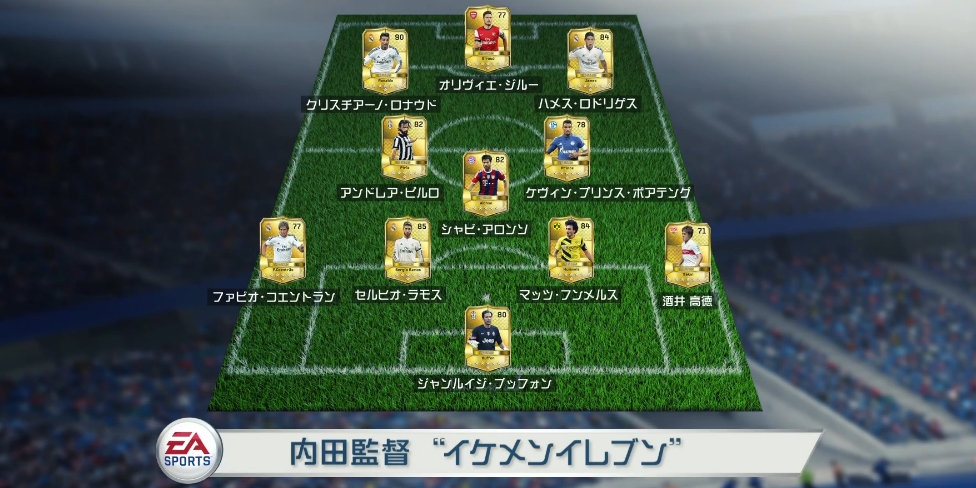The width and height of the screenshot is (976, 488).
Task: Select the Mats Hummels card
Action: coord(570,250)
